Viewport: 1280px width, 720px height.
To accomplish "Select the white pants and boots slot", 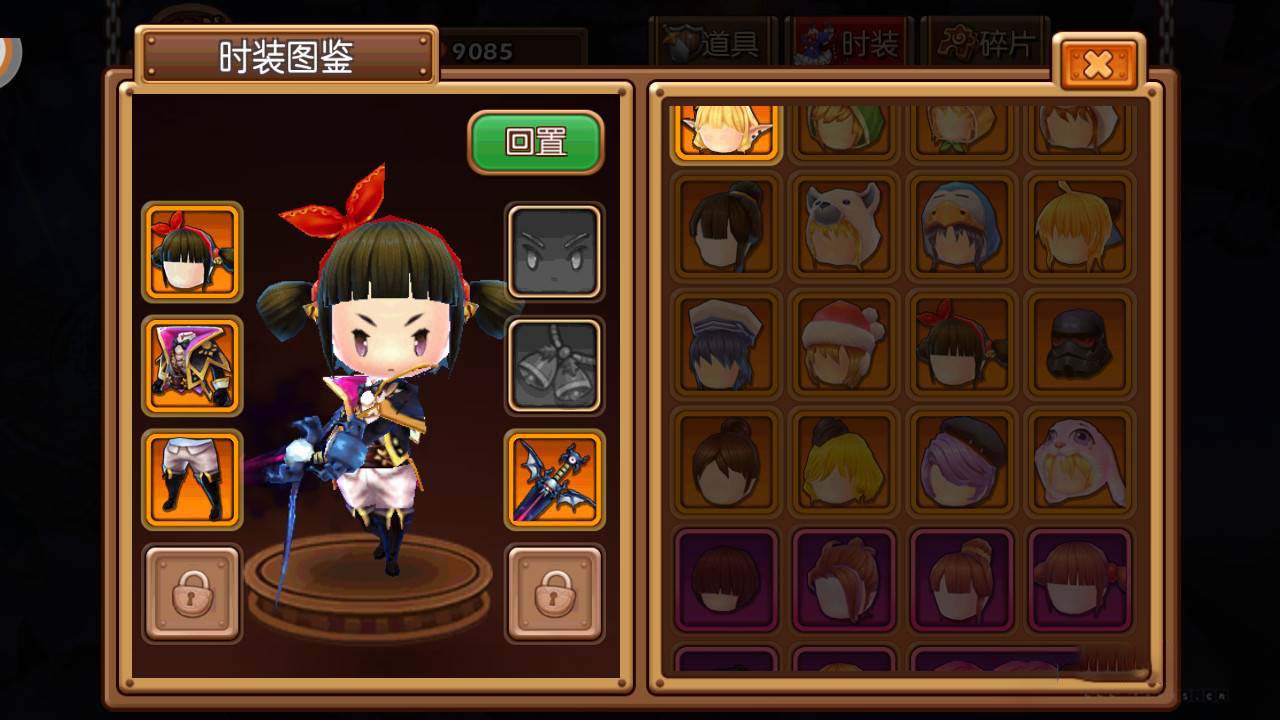I will point(192,481).
